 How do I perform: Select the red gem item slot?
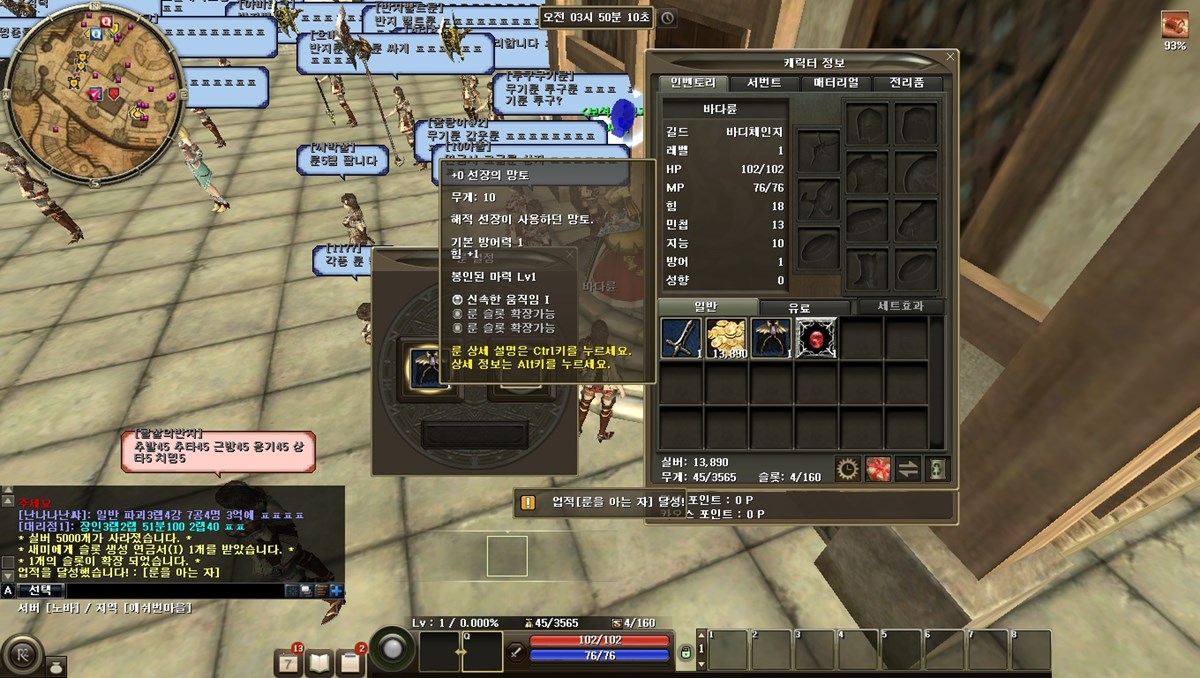[x=817, y=338]
